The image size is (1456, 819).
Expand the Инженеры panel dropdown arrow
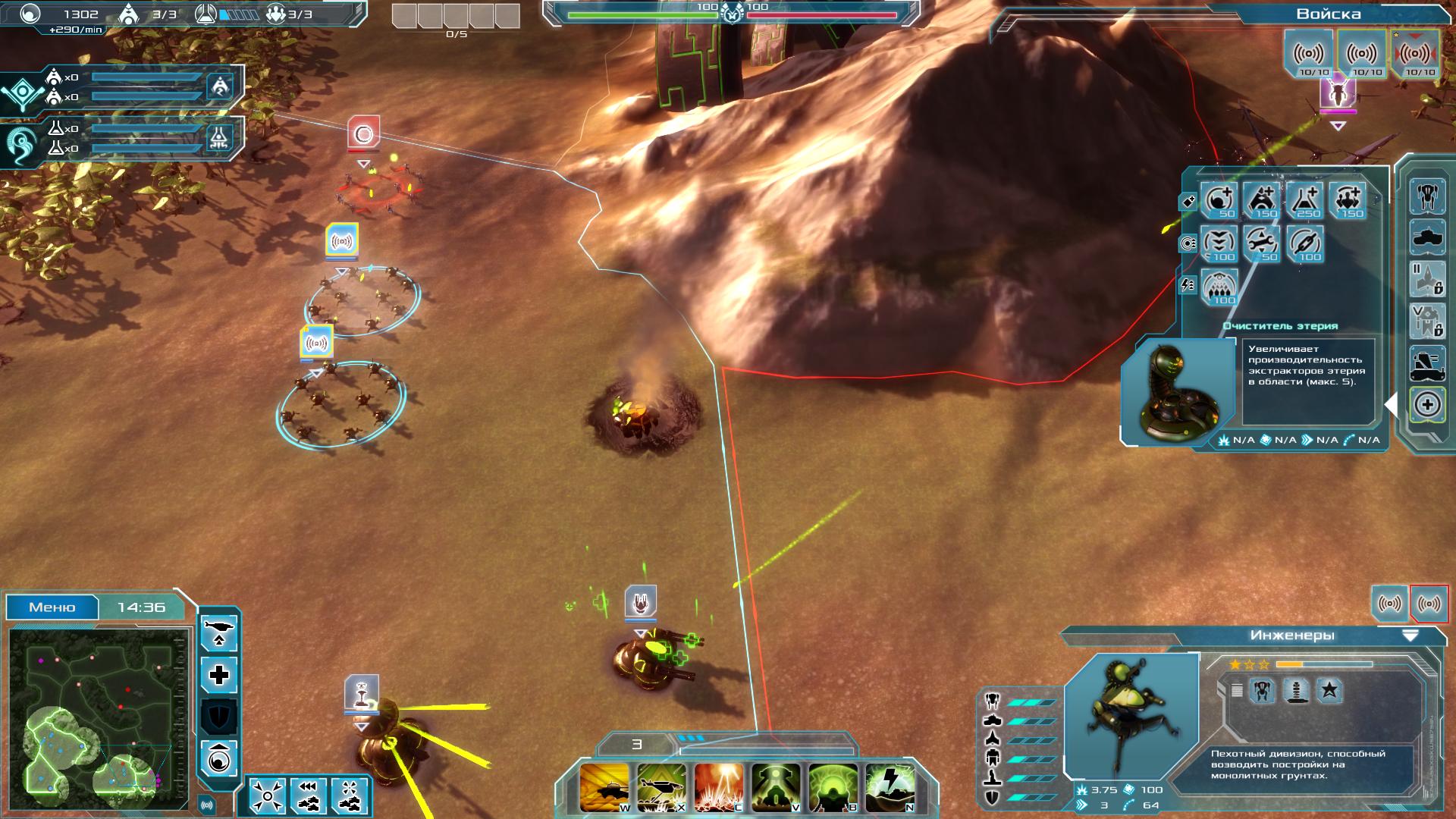1410,635
